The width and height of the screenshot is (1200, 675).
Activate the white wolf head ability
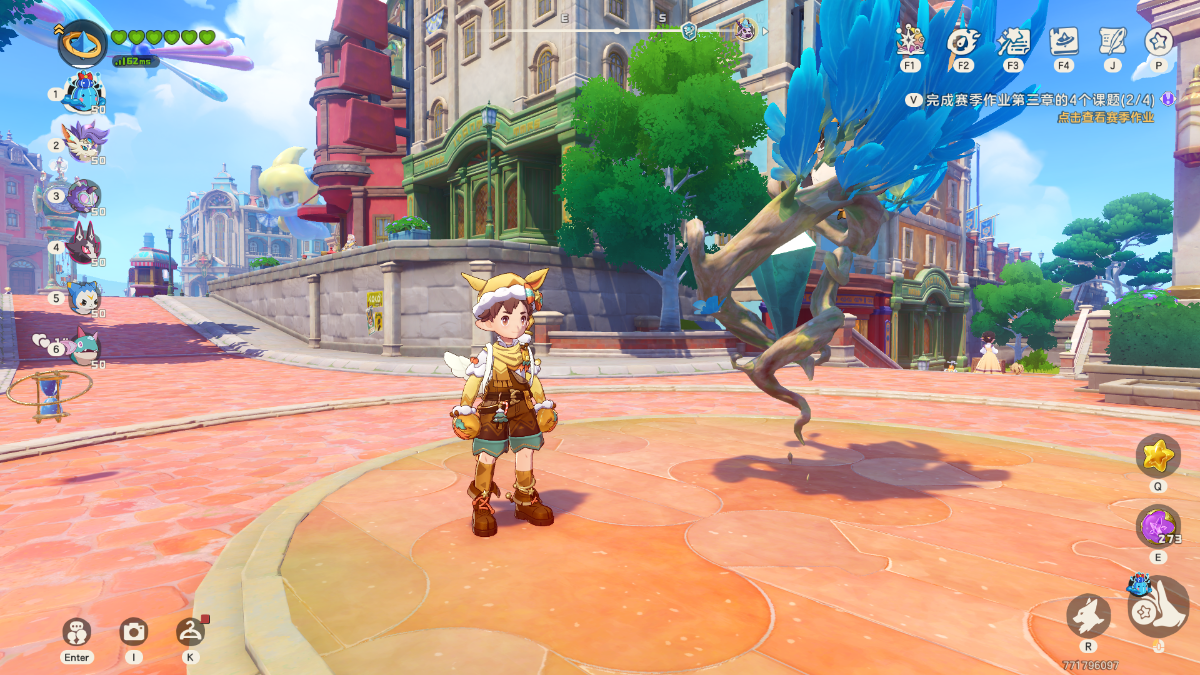1088,614
